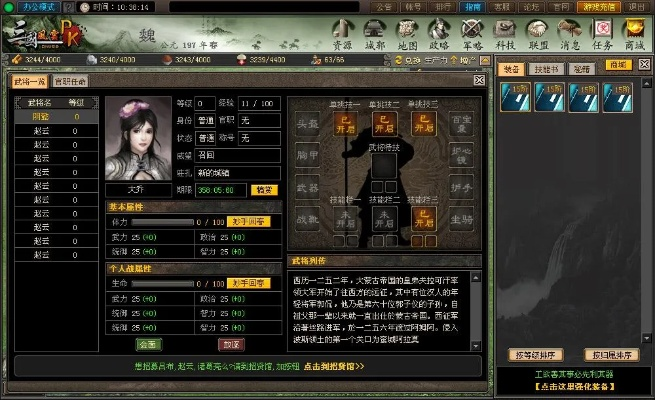
Task: Click the 续约 renew contract button
Action: click(264, 189)
